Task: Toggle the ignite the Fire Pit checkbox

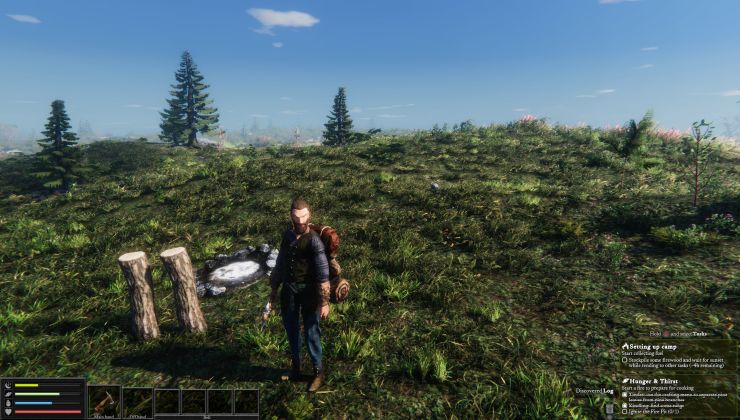Action: click(x=625, y=410)
